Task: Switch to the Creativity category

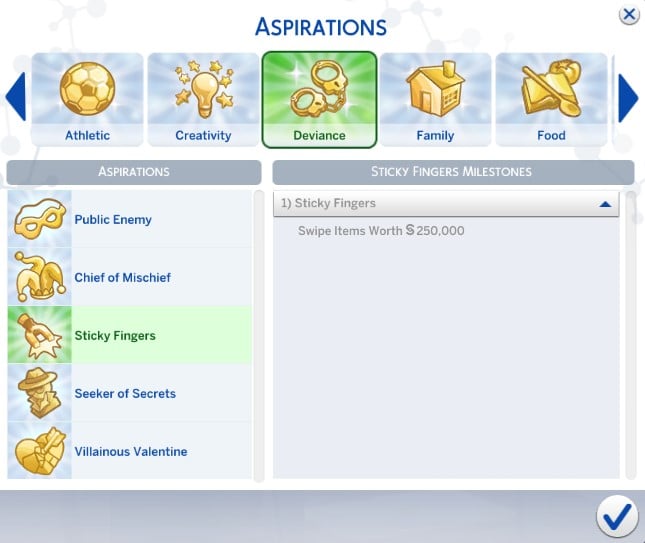Action: tap(203, 100)
